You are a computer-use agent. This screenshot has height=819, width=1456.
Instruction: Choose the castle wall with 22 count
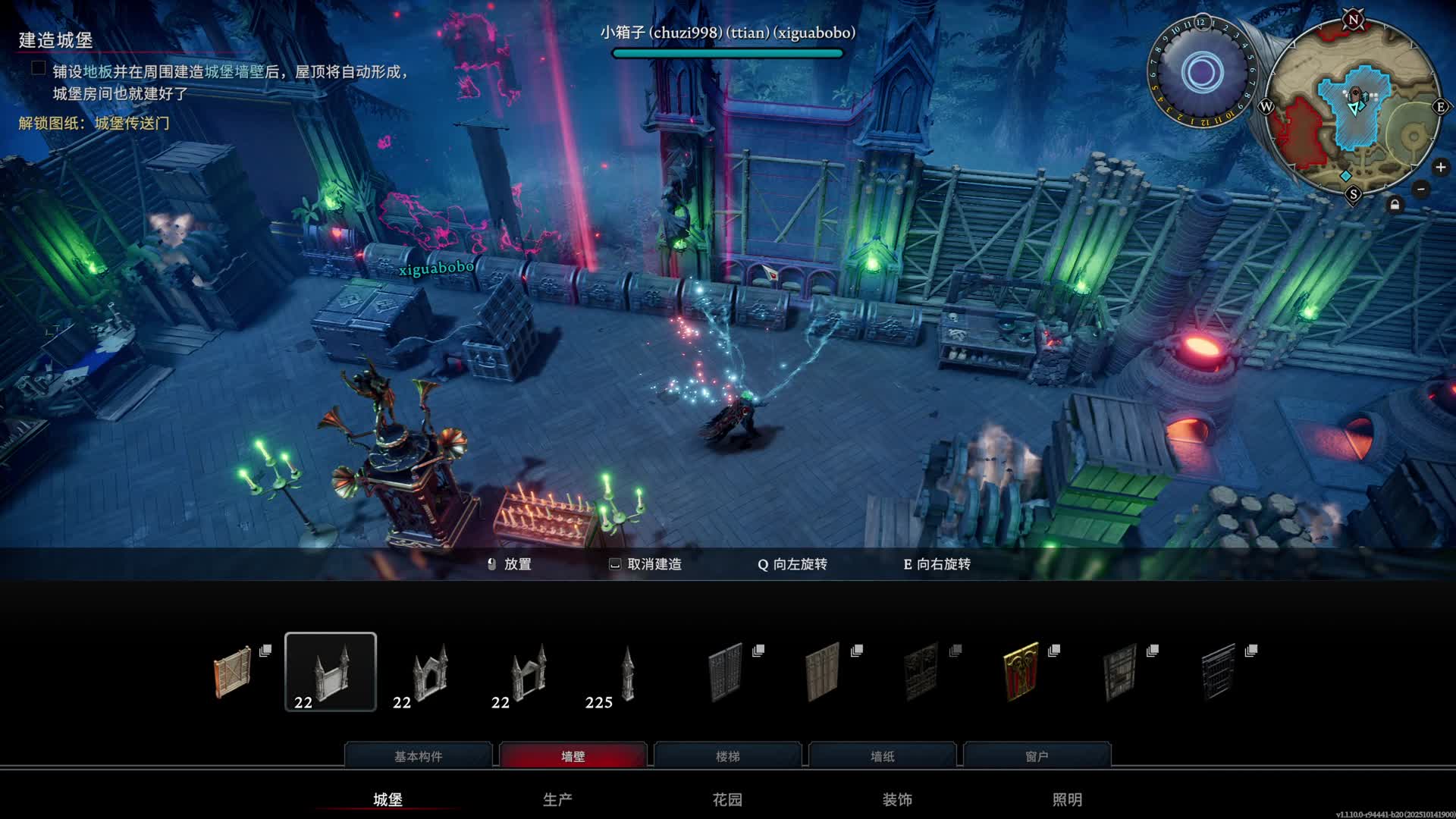pos(331,672)
